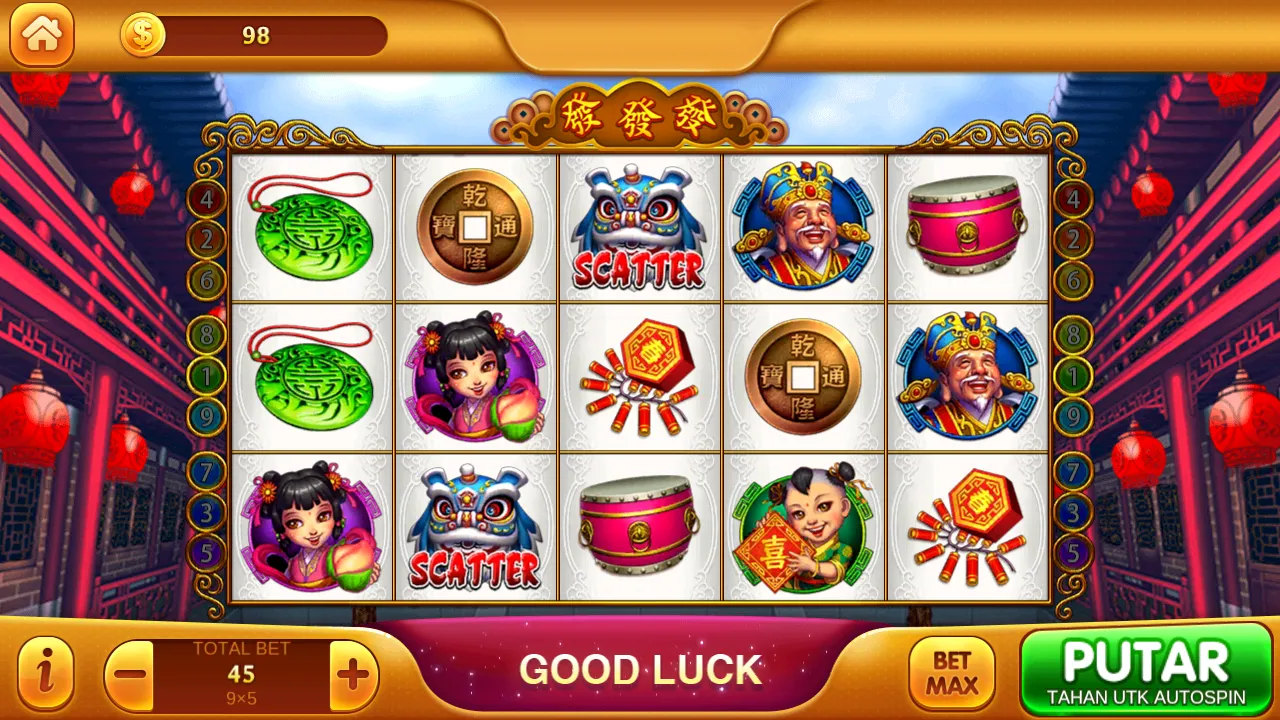Click the home icon to exit the game
Image resolution: width=1280 pixels, height=720 pixels.
pos(42,36)
